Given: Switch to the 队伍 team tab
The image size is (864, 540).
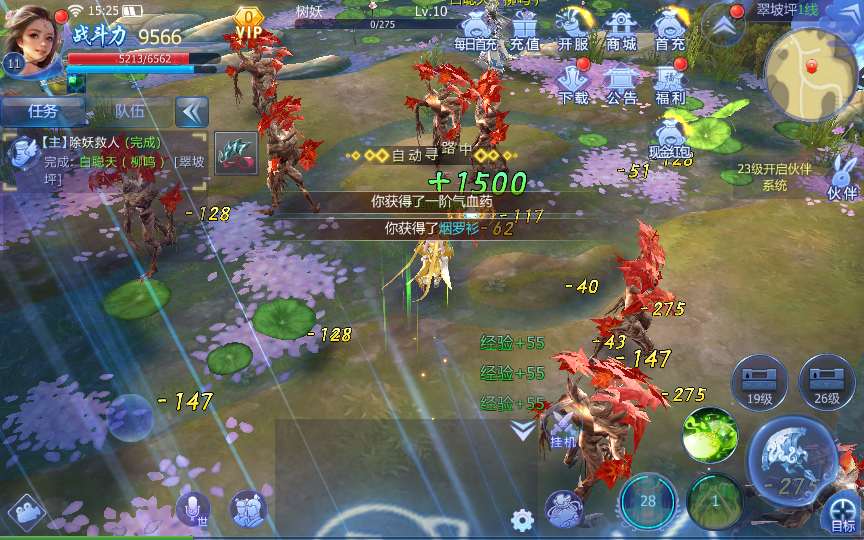Looking at the screenshot, I should (129, 111).
